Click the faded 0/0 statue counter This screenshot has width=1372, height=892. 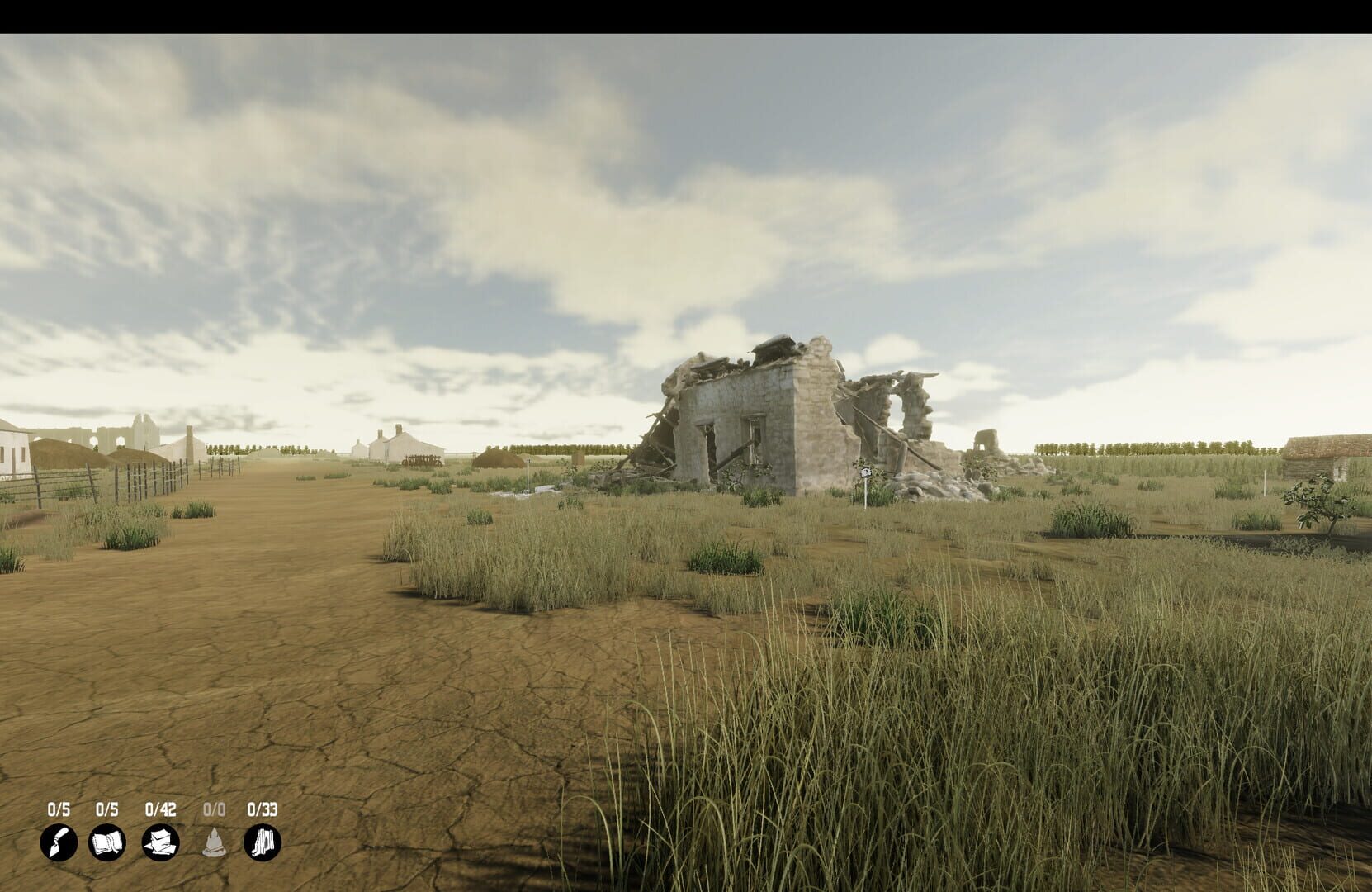point(213,809)
